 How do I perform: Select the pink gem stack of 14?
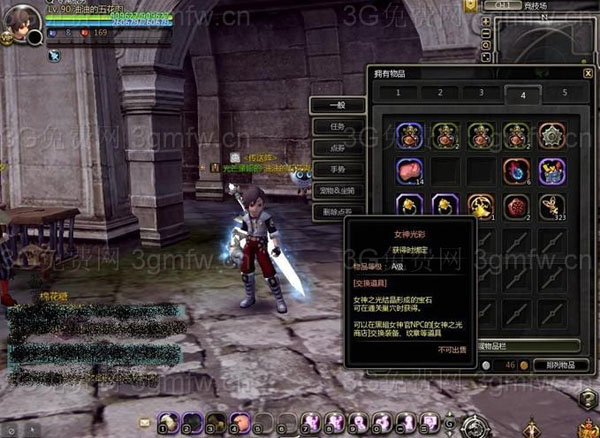408,171
